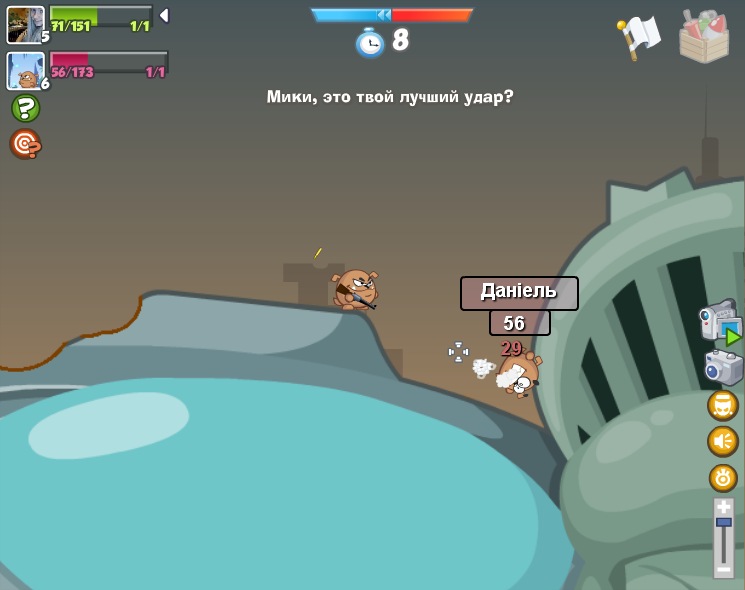The height and width of the screenshot is (590, 745).
Task: Click the blue zoom slider handle
Action: coord(723,522)
